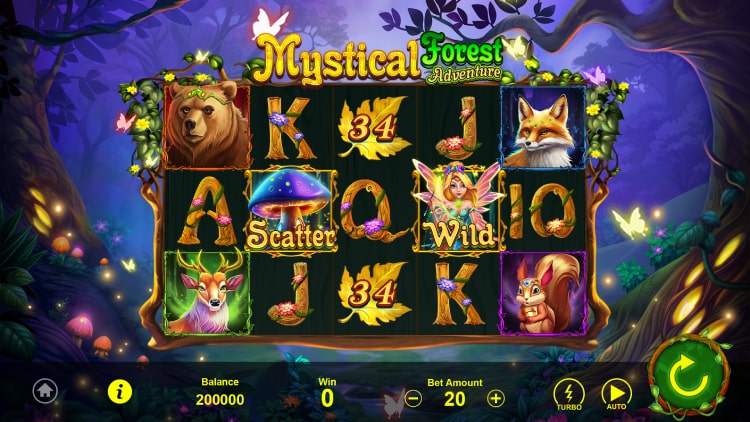Return to lobby via home icon
Viewport: 750px width, 422px height.
click(x=44, y=391)
